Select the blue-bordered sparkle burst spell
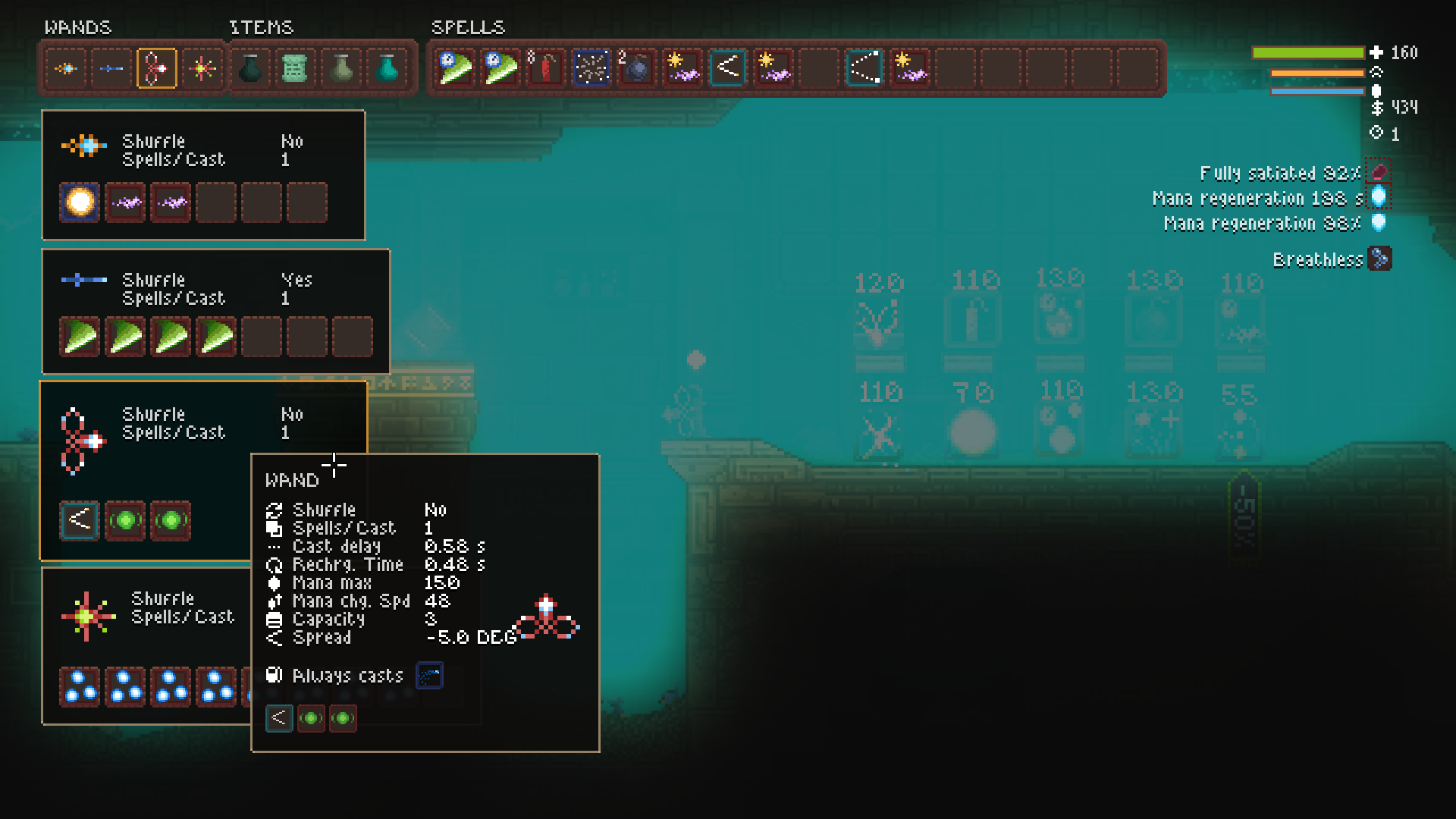 [591, 69]
